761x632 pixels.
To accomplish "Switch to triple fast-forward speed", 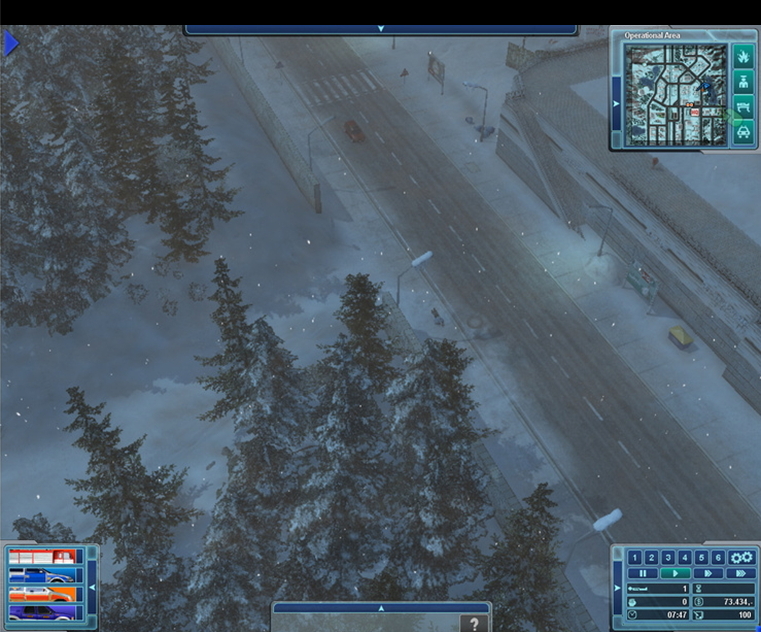I will [739, 573].
